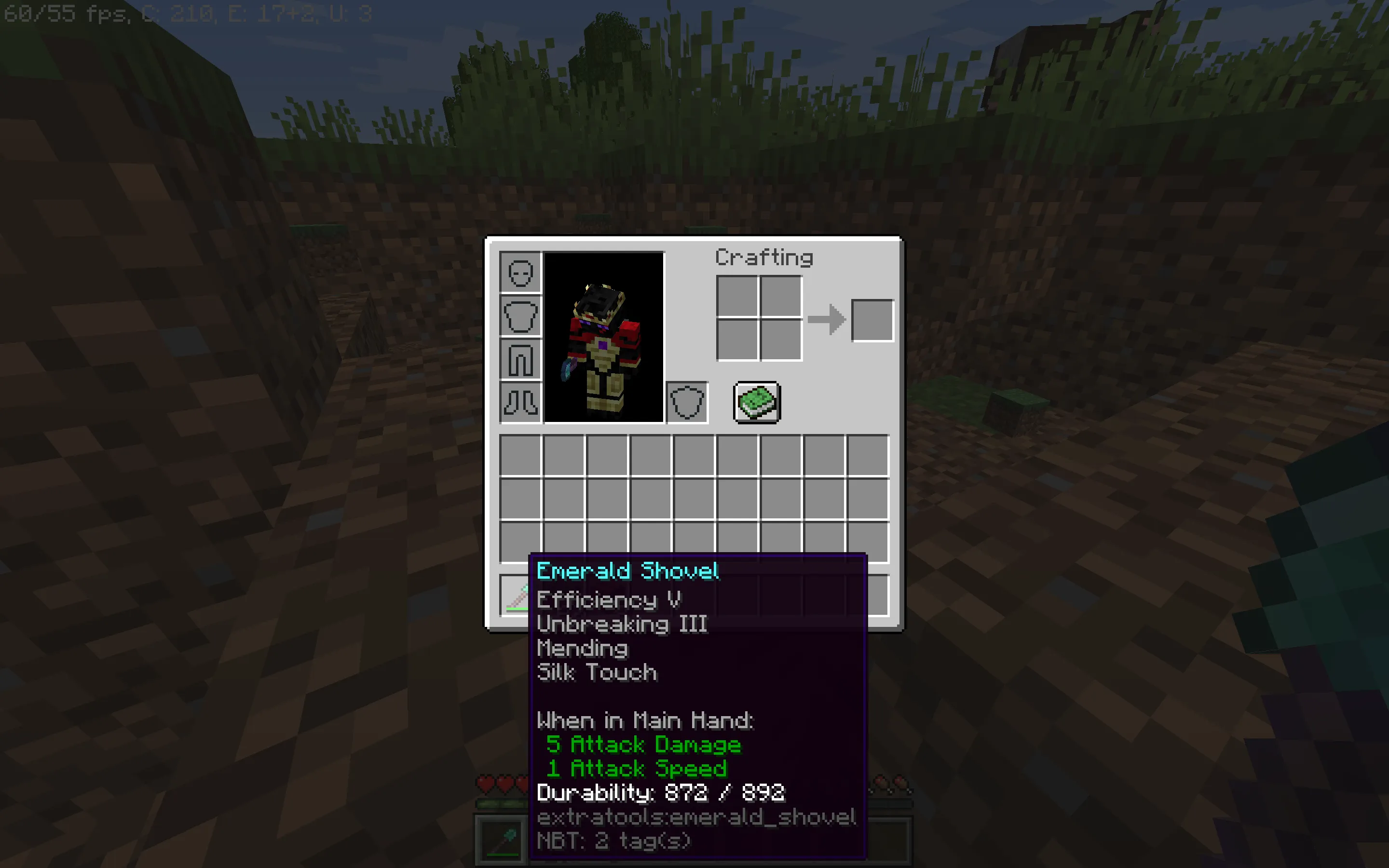Click the chestplate armor slot
Viewport: 1389px width, 868px height.
click(x=520, y=316)
